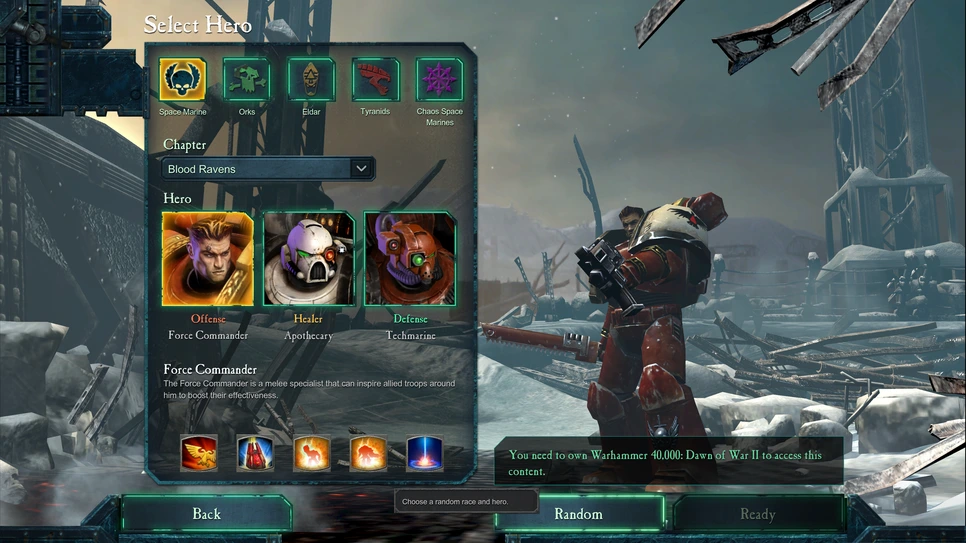Viewport: 966px width, 543px height.
Task: Choose a random race and hero
Action: pyautogui.click(x=579, y=514)
